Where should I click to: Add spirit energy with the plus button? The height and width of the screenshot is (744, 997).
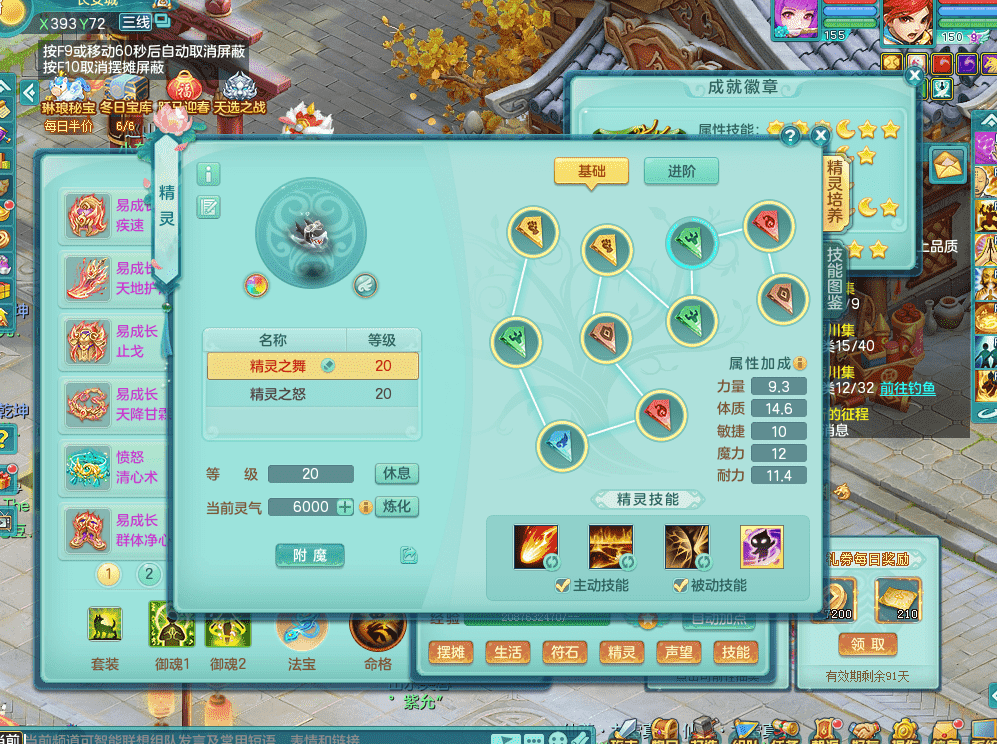[346, 507]
